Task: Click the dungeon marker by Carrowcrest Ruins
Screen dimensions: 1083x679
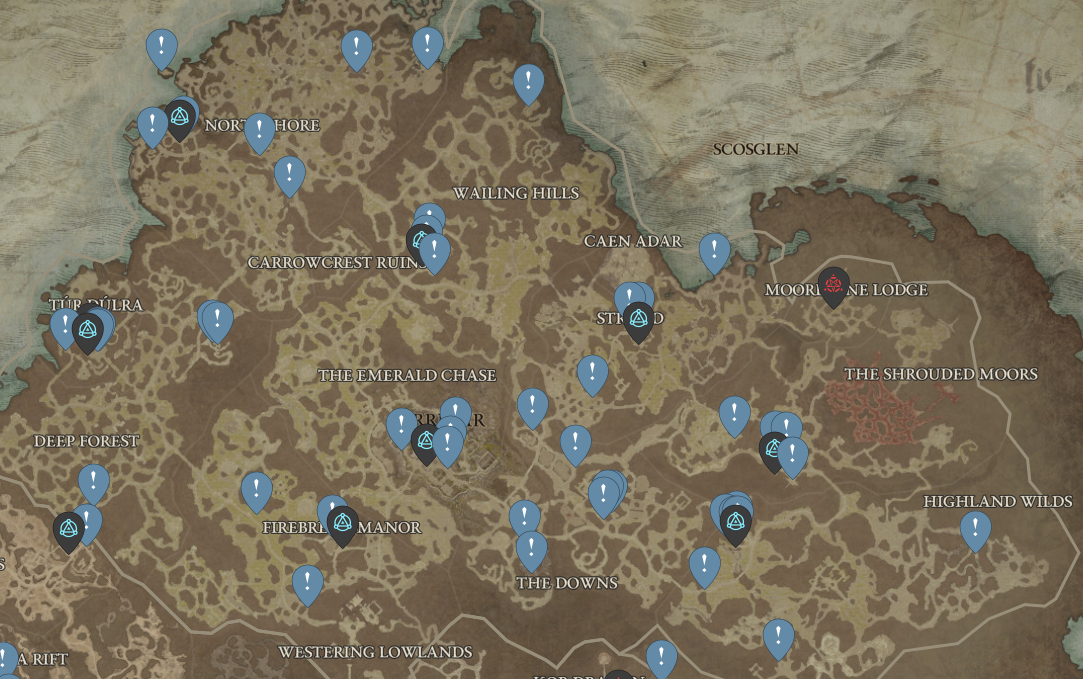Action: click(x=421, y=241)
